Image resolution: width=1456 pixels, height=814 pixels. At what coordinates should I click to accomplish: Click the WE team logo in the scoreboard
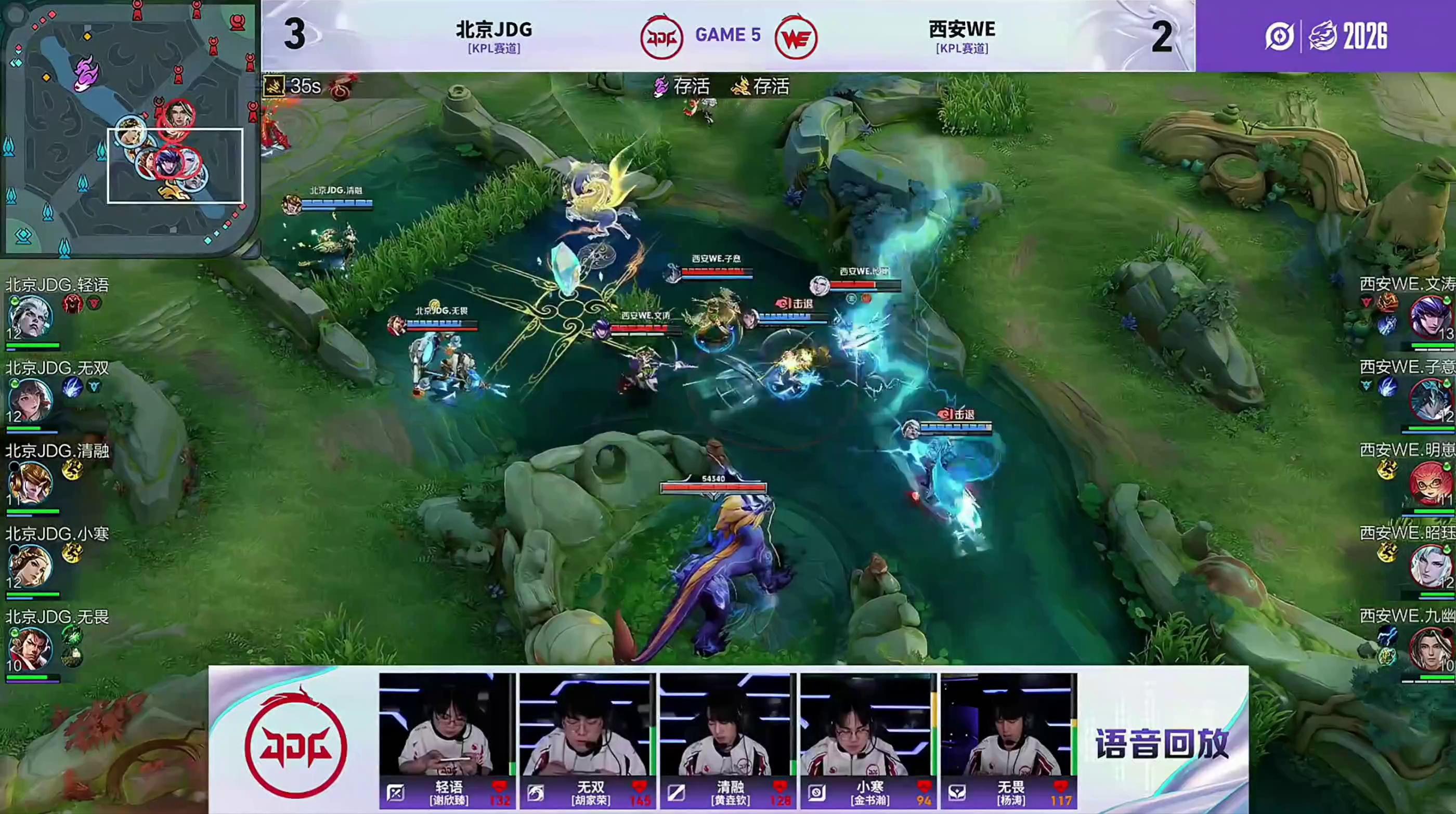click(796, 37)
